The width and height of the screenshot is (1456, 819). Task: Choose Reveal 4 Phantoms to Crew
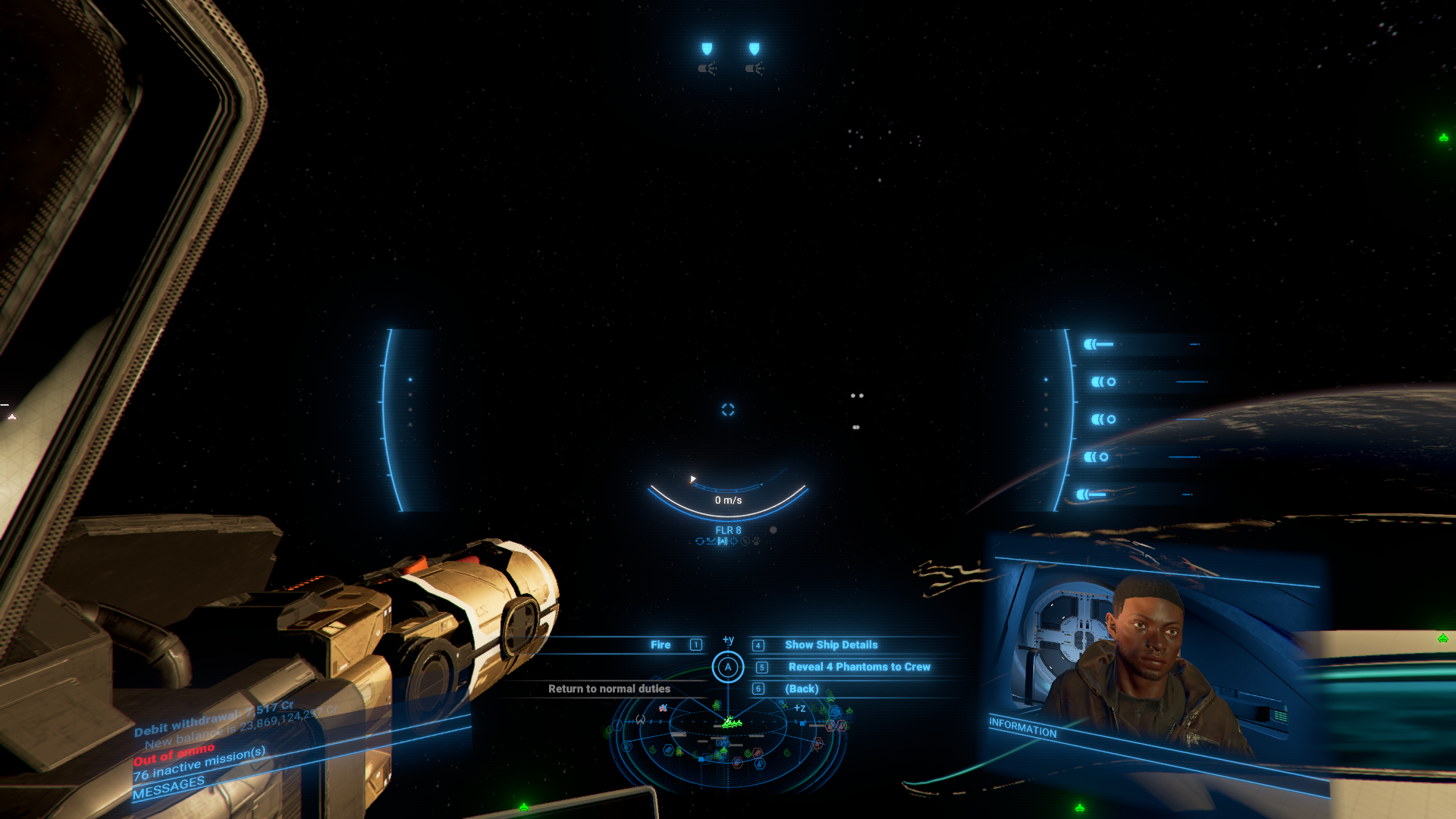coord(858,667)
